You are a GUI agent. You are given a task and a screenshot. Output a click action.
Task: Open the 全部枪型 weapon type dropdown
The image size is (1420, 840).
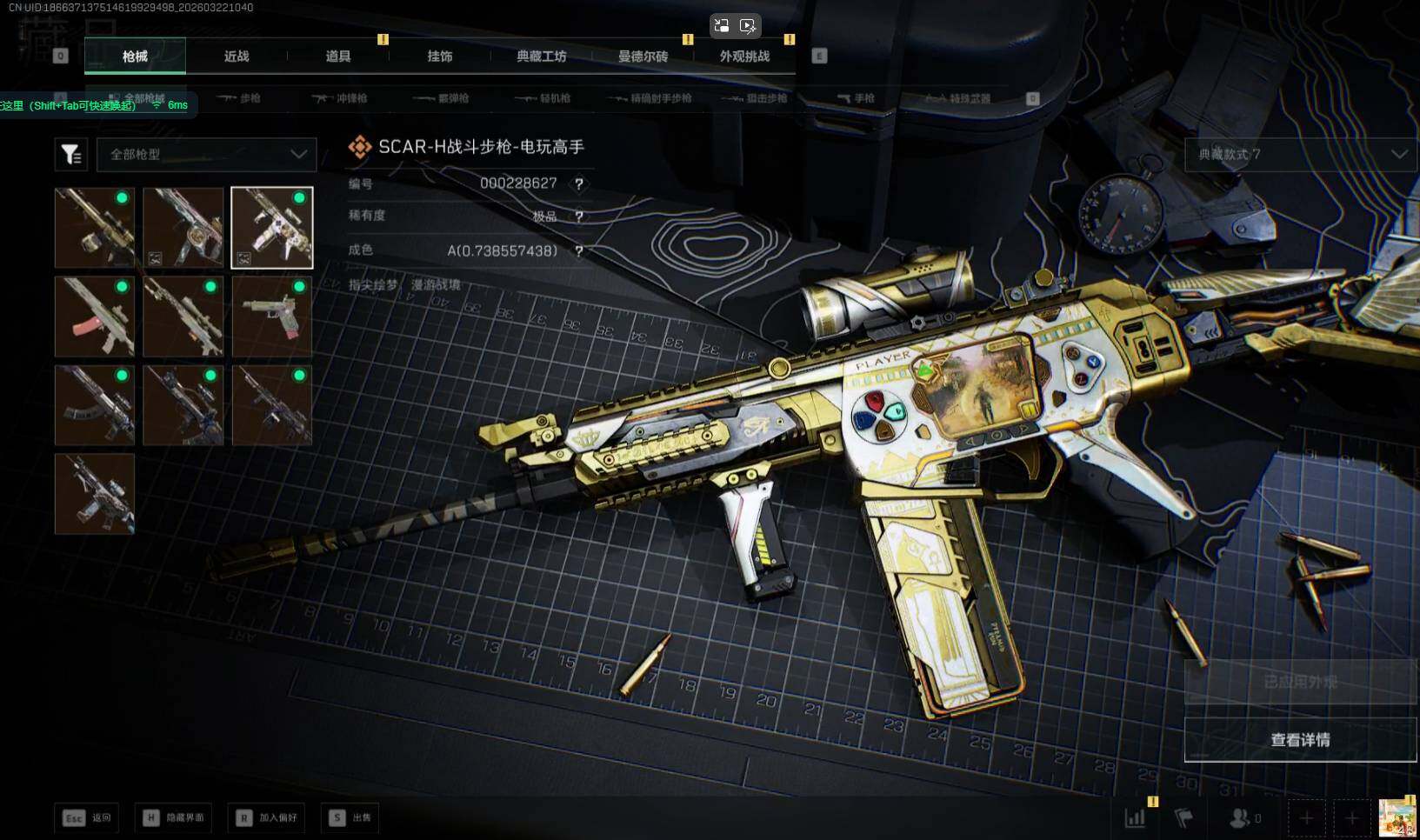tap(207, 154)
